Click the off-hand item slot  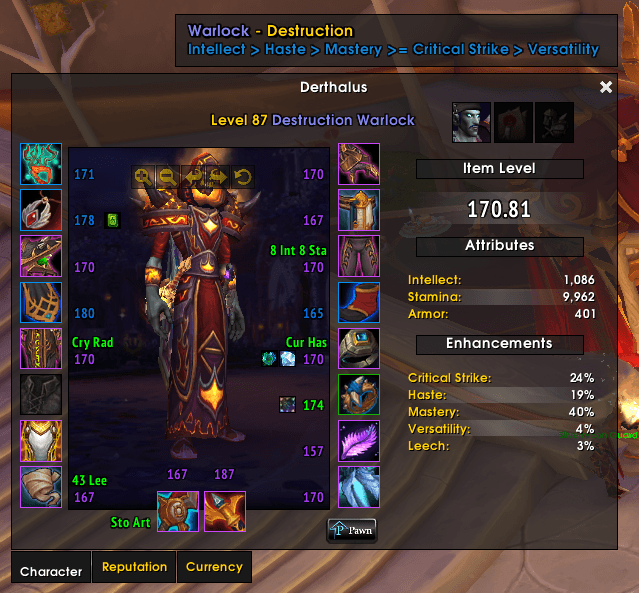coord(225,511)
